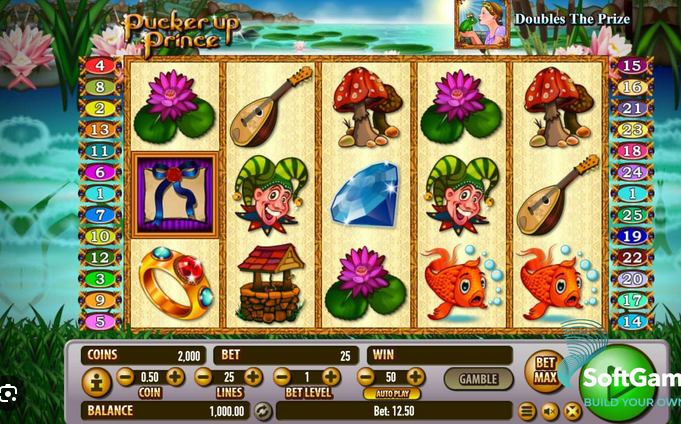Open the game menu list icon
The height and width of the screenshot is (424, 681).
527,410
